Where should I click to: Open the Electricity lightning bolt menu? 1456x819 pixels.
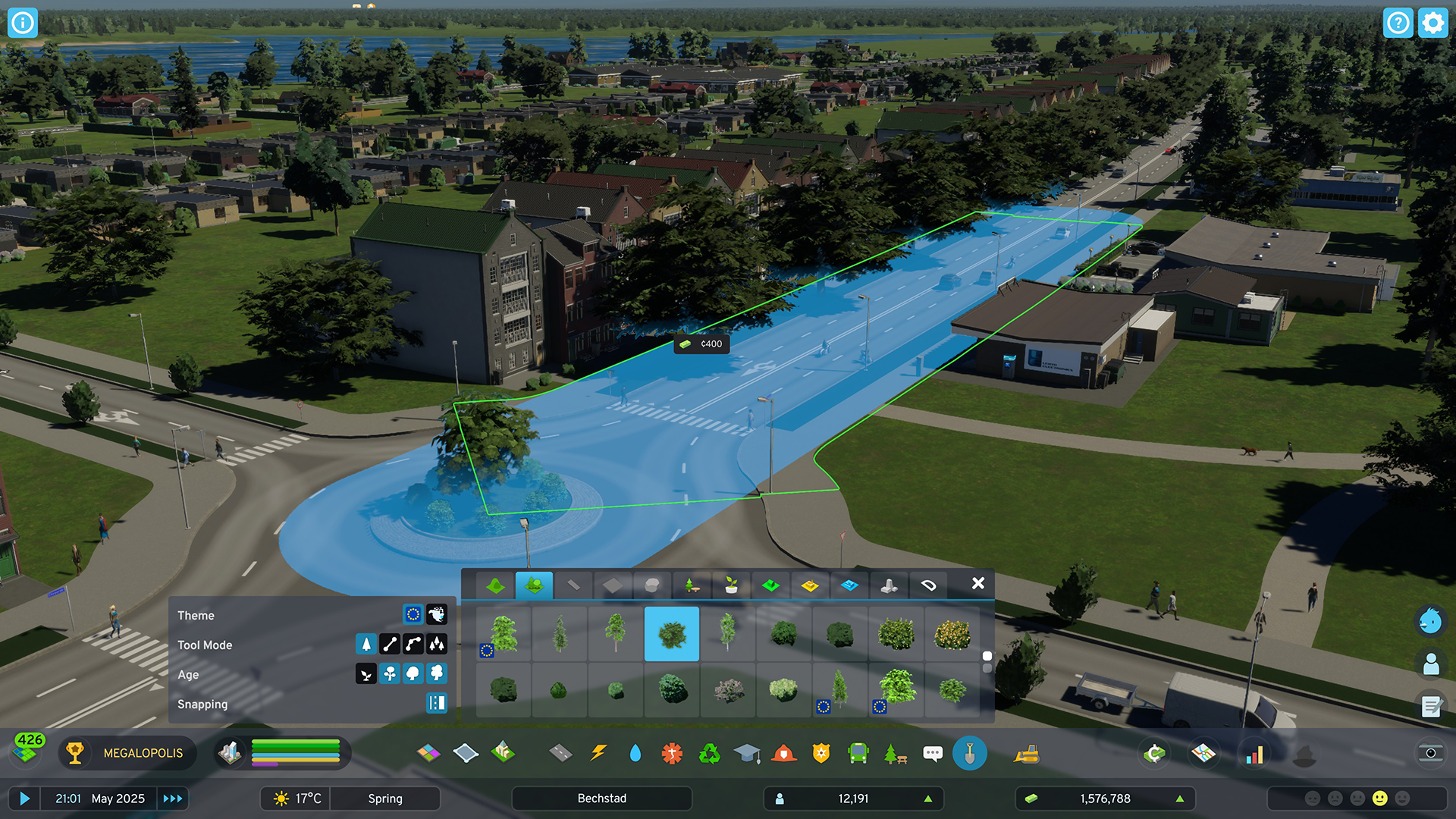click(598, 753)
